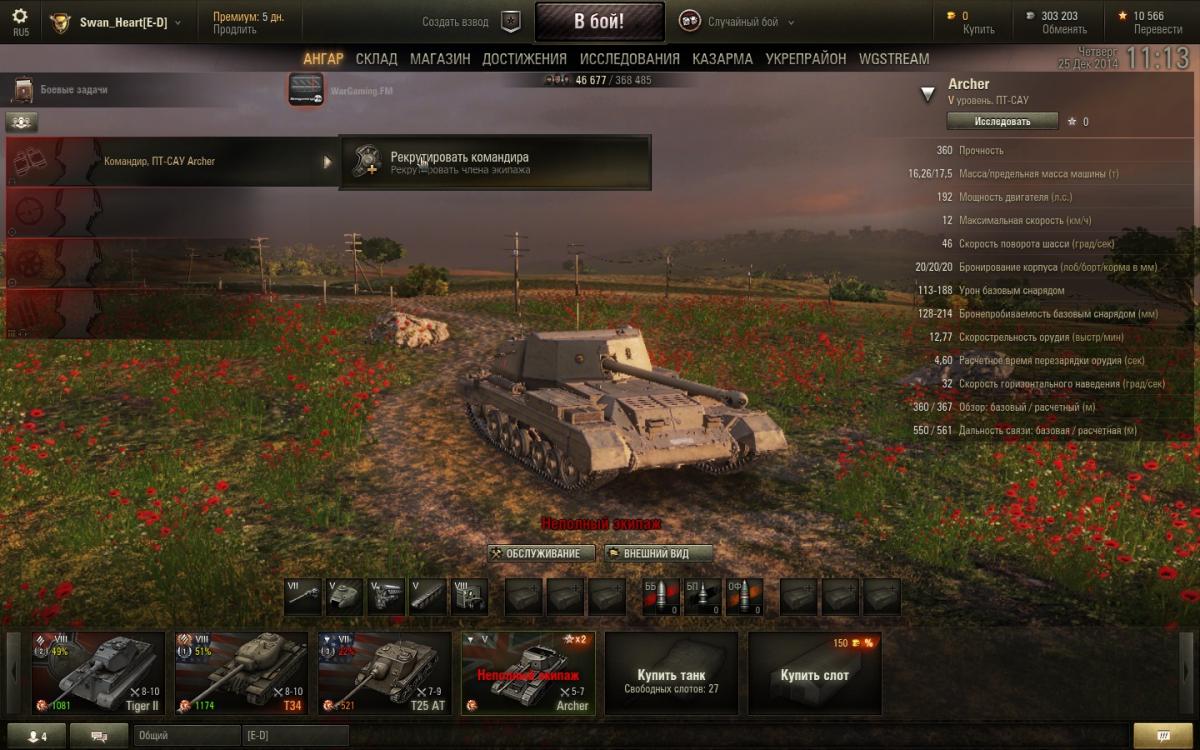This screenshot has width=1200, height=750.
Task: Start battle with the В бой! button
Action: (599, 21)
